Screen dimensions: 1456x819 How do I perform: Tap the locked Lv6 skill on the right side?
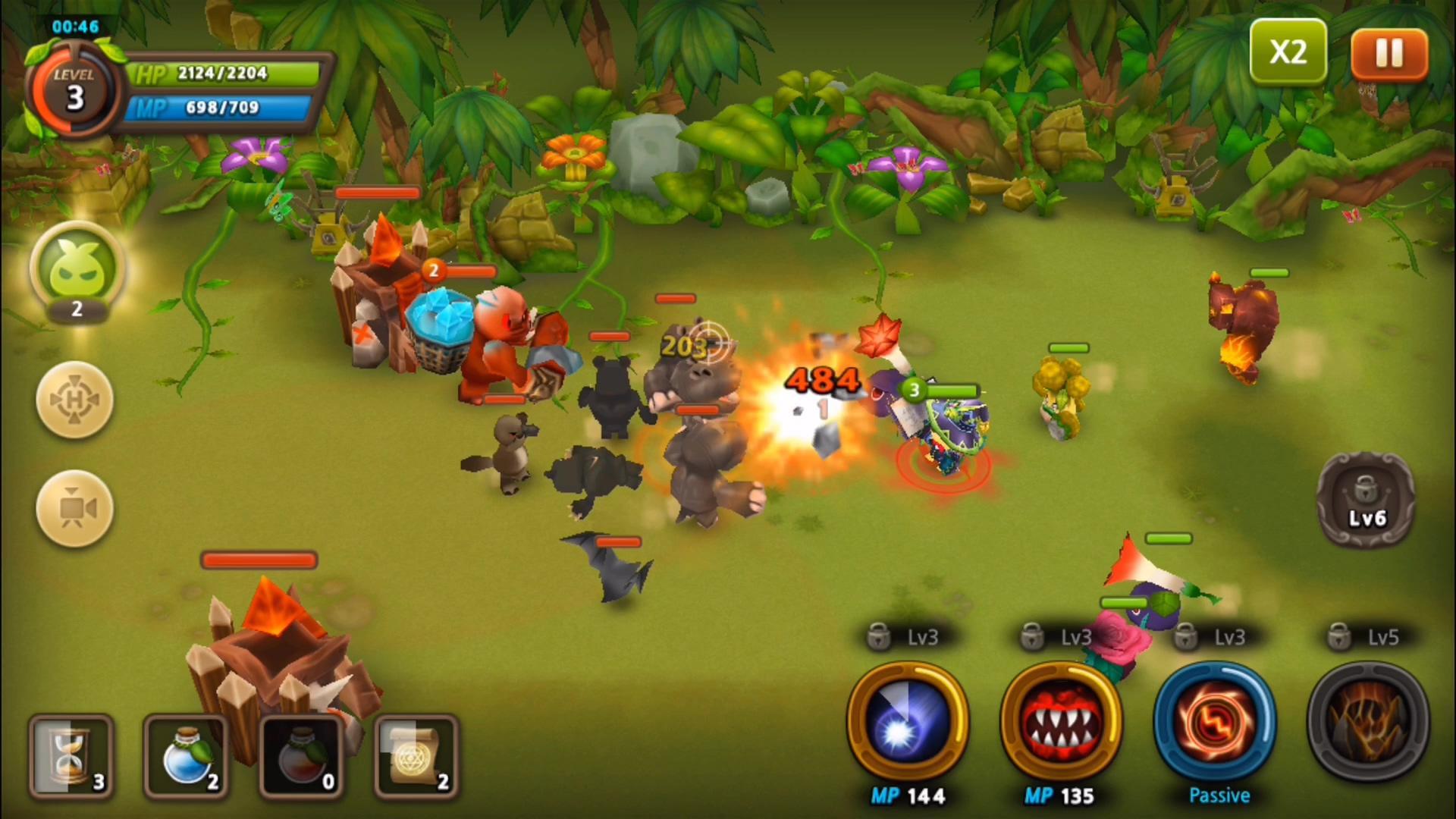coord(1365,500)
